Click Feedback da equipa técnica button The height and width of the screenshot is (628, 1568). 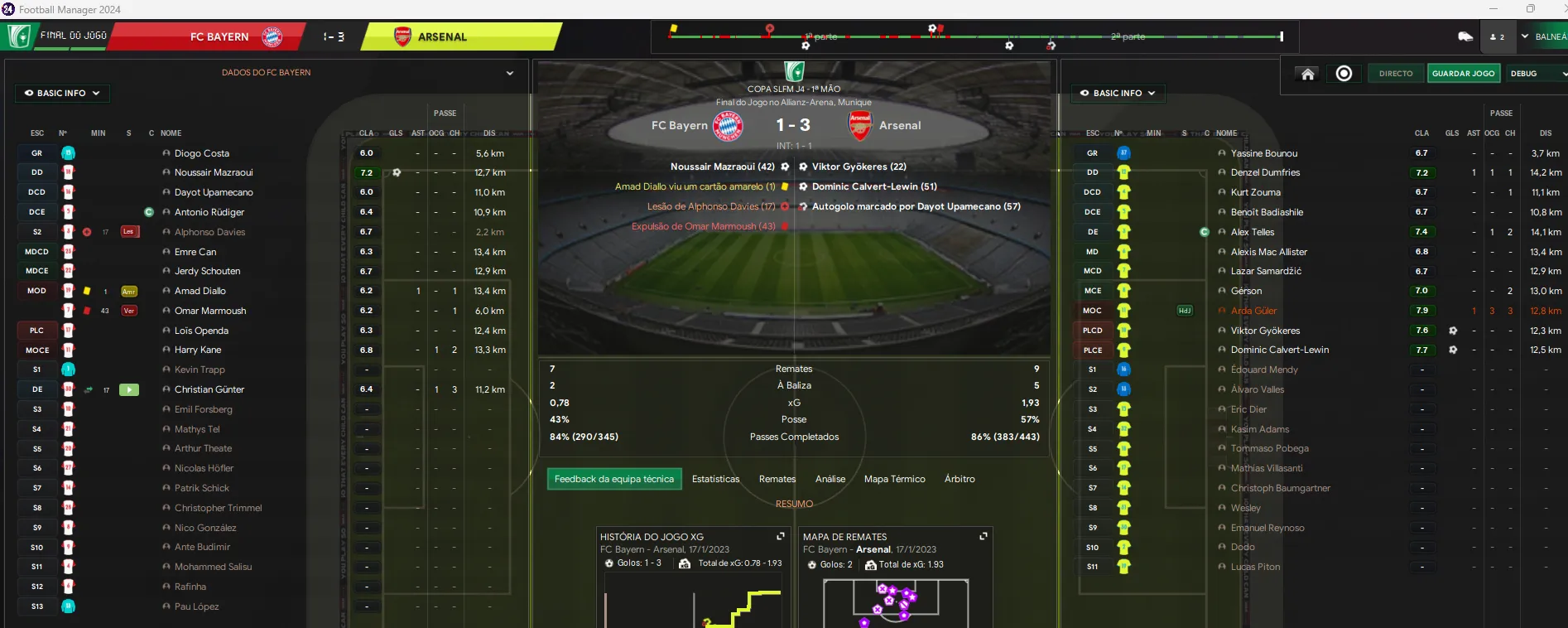click(613, 479)
